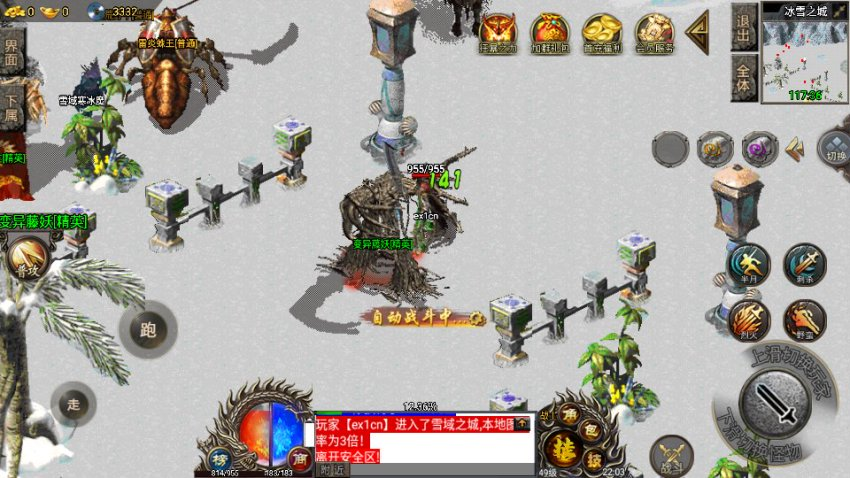Use the yellow scroll quick slot
Viewport: 850px width, 478px height.
click(715, 149)
